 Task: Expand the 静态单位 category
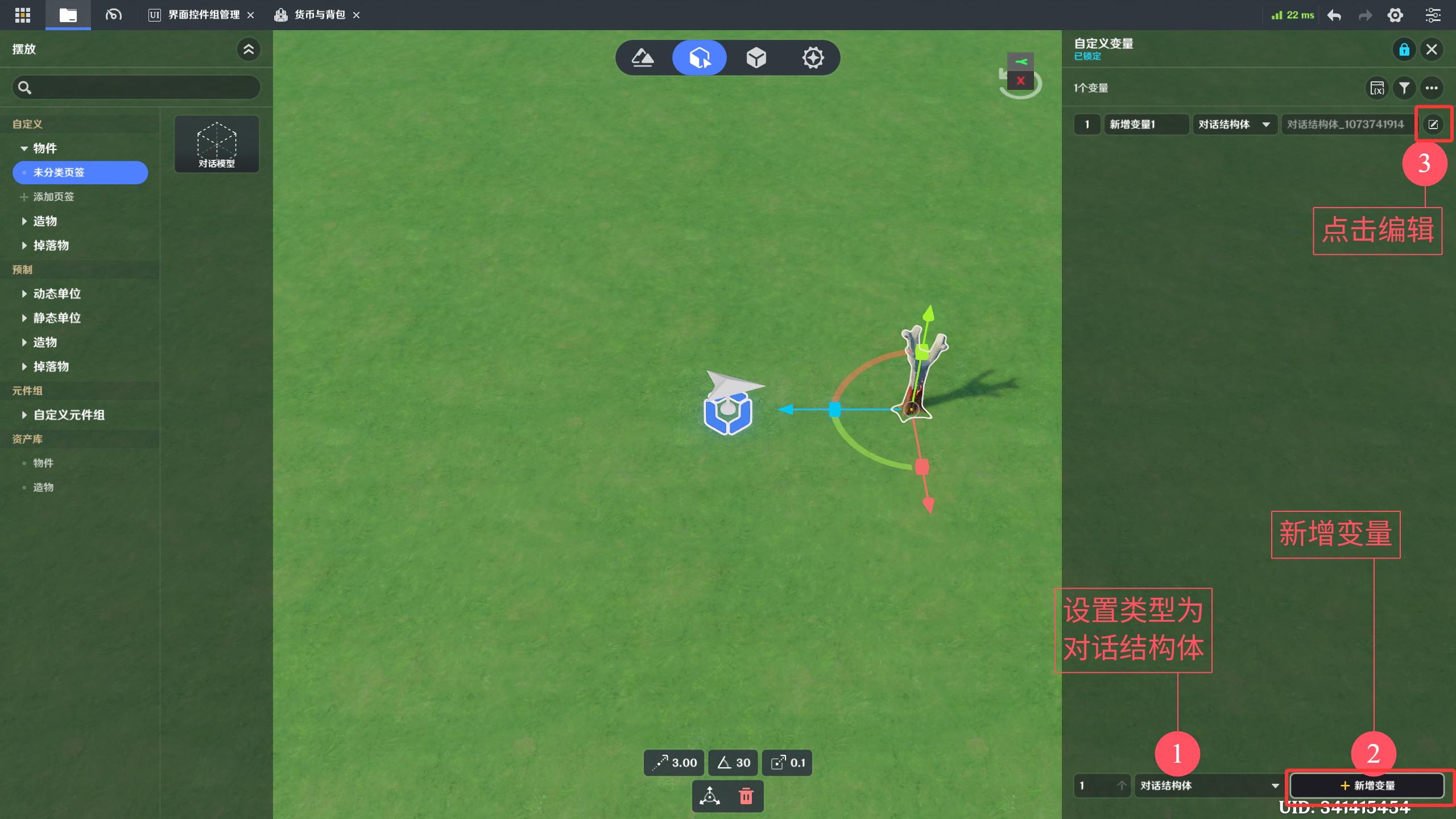click(56, 318)
